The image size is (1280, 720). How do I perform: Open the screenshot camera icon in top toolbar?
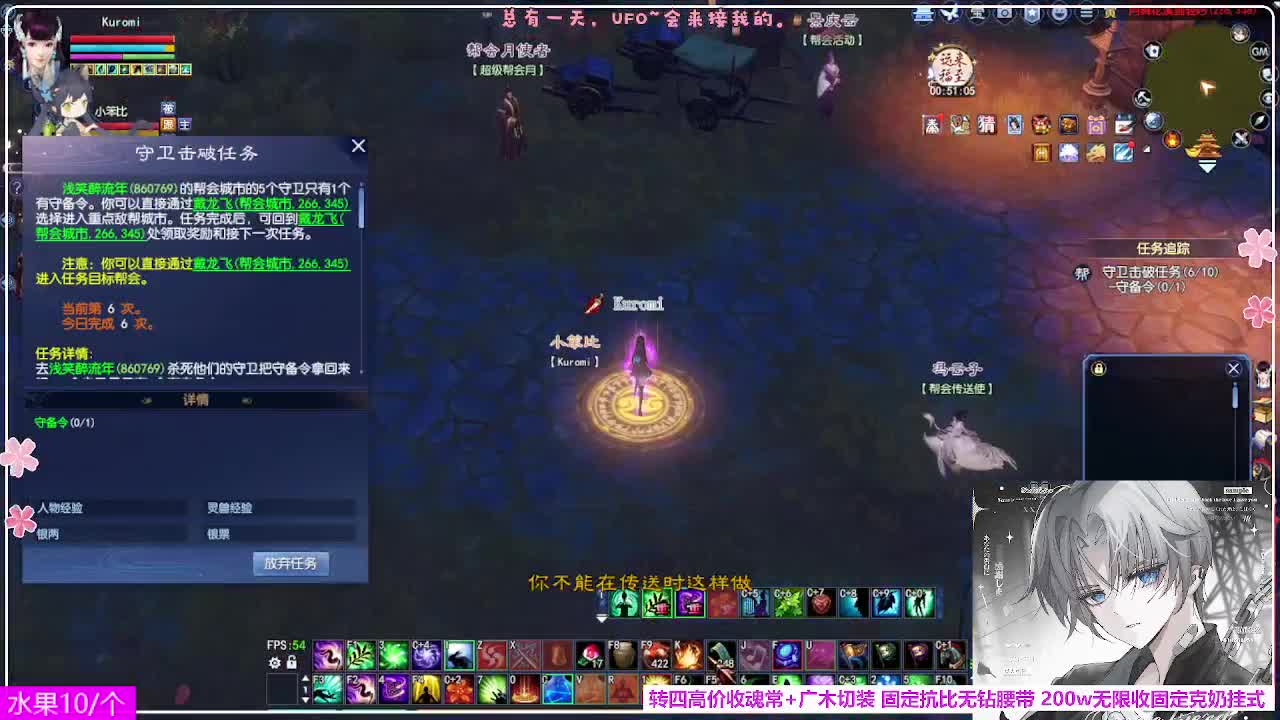click(1004, 13)
